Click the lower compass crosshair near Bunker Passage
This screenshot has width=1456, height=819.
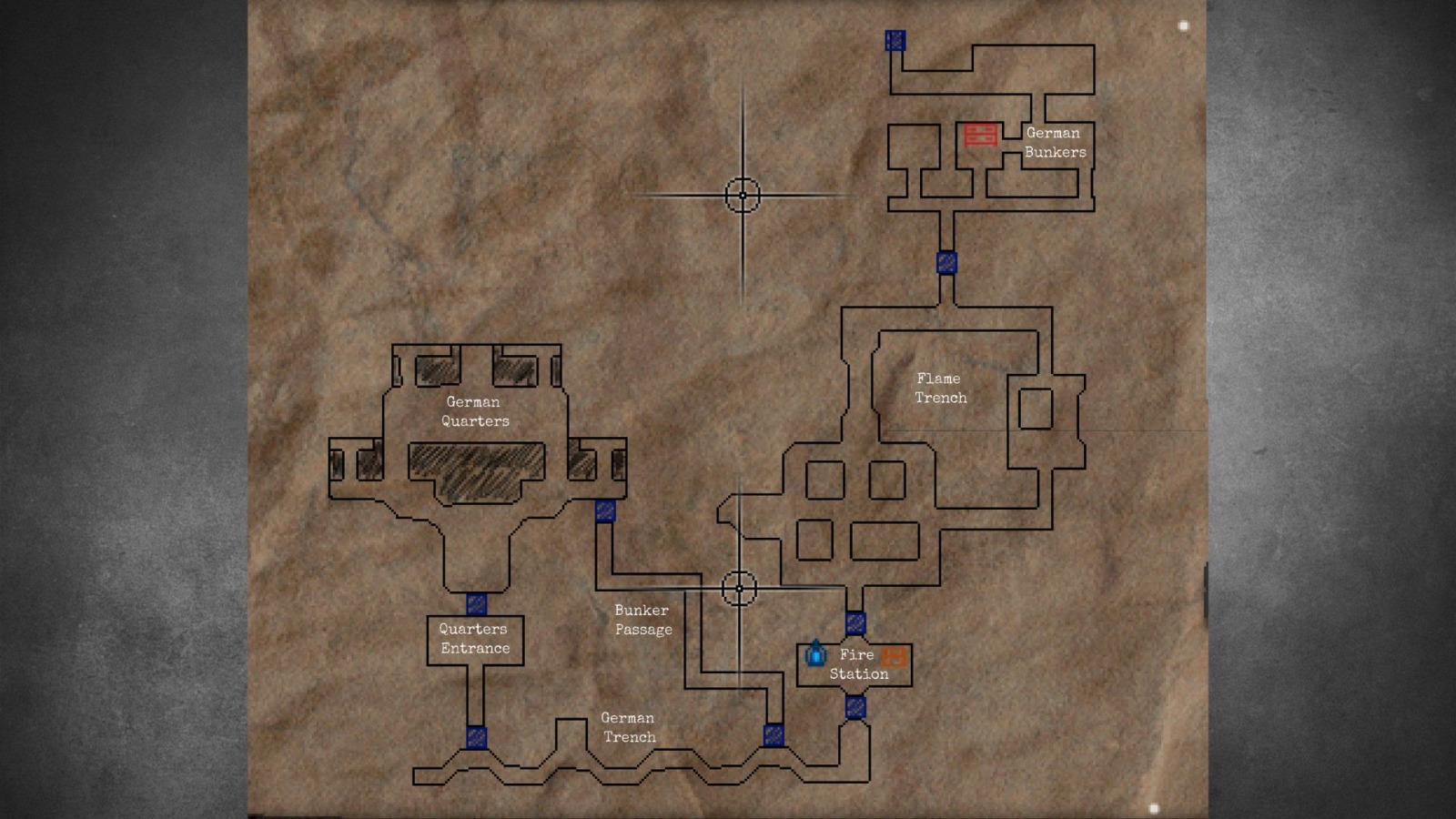point(741,589)
